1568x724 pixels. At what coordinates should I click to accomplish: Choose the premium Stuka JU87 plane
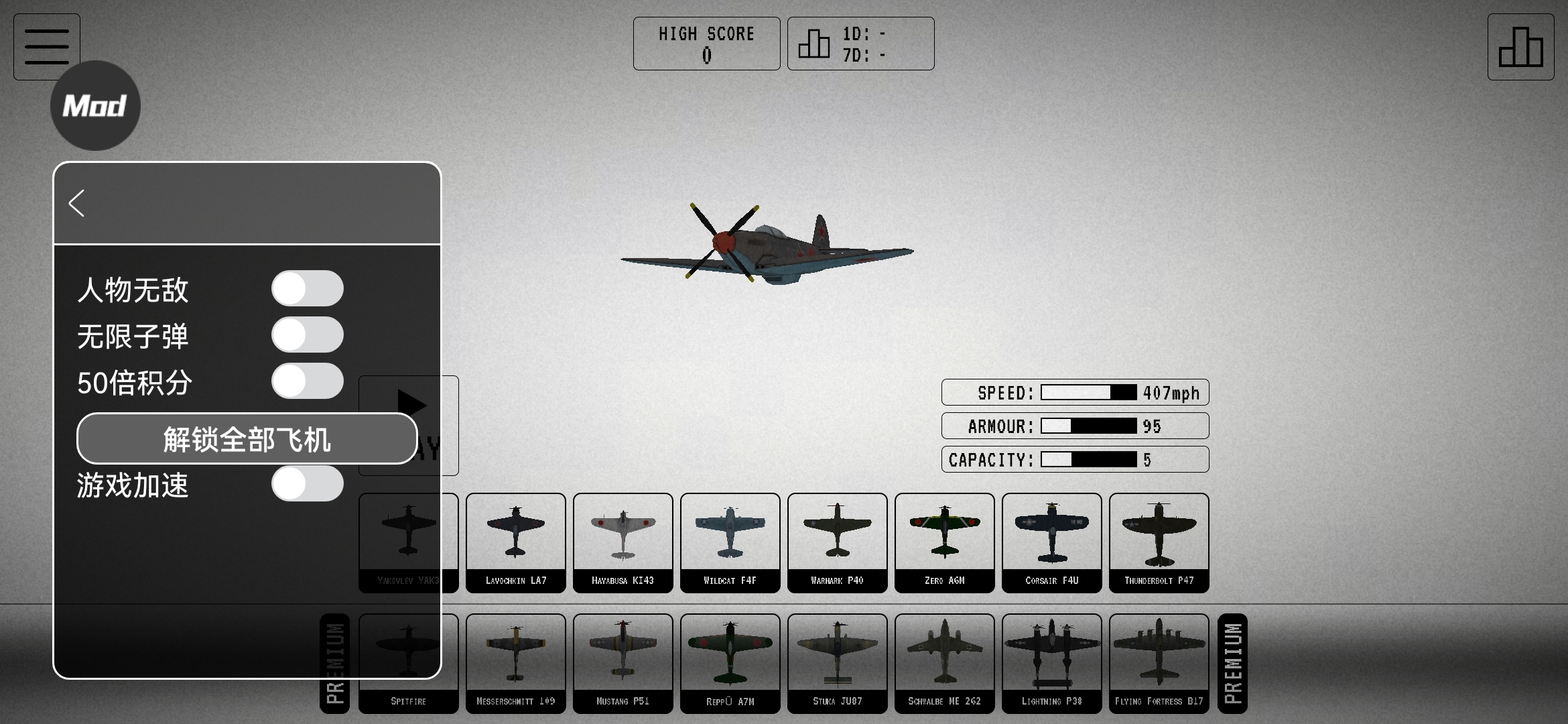[837, 663]
